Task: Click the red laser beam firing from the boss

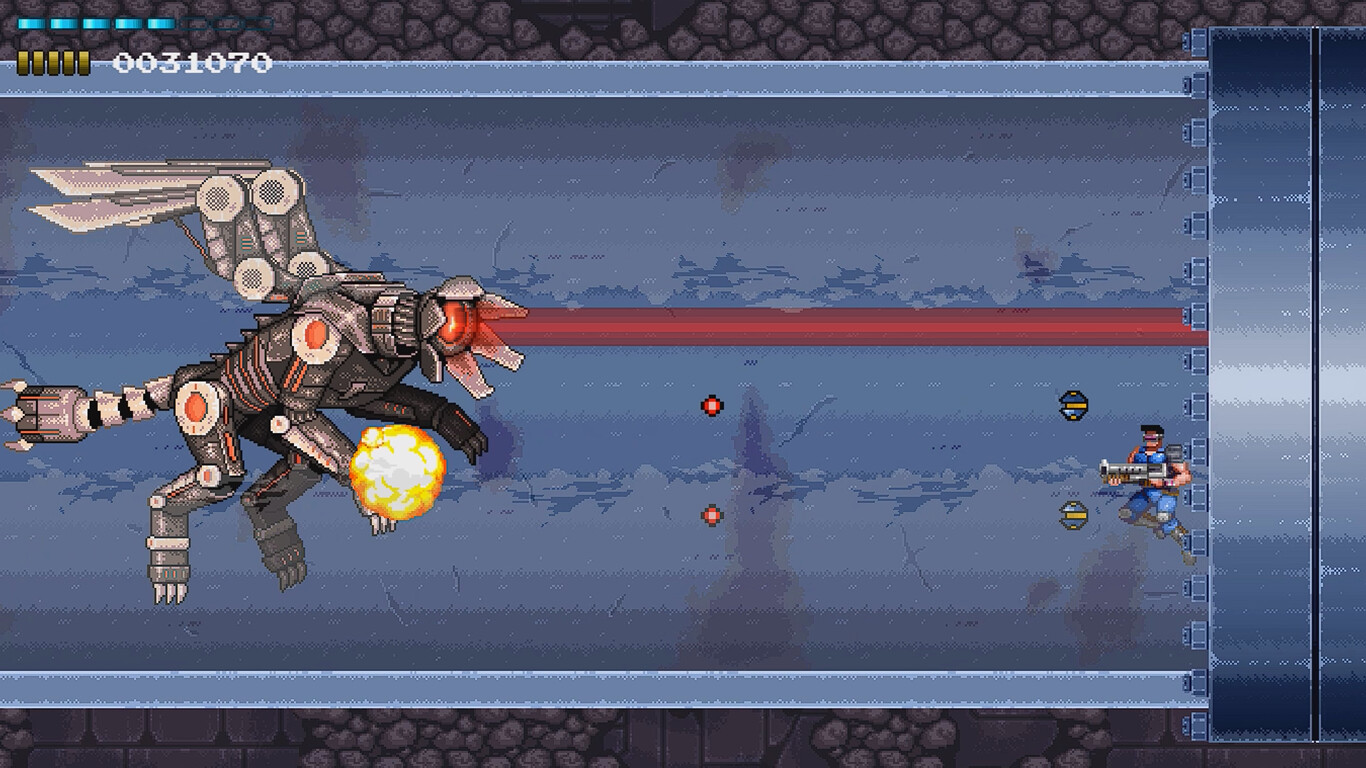Action: click(850, 327)
